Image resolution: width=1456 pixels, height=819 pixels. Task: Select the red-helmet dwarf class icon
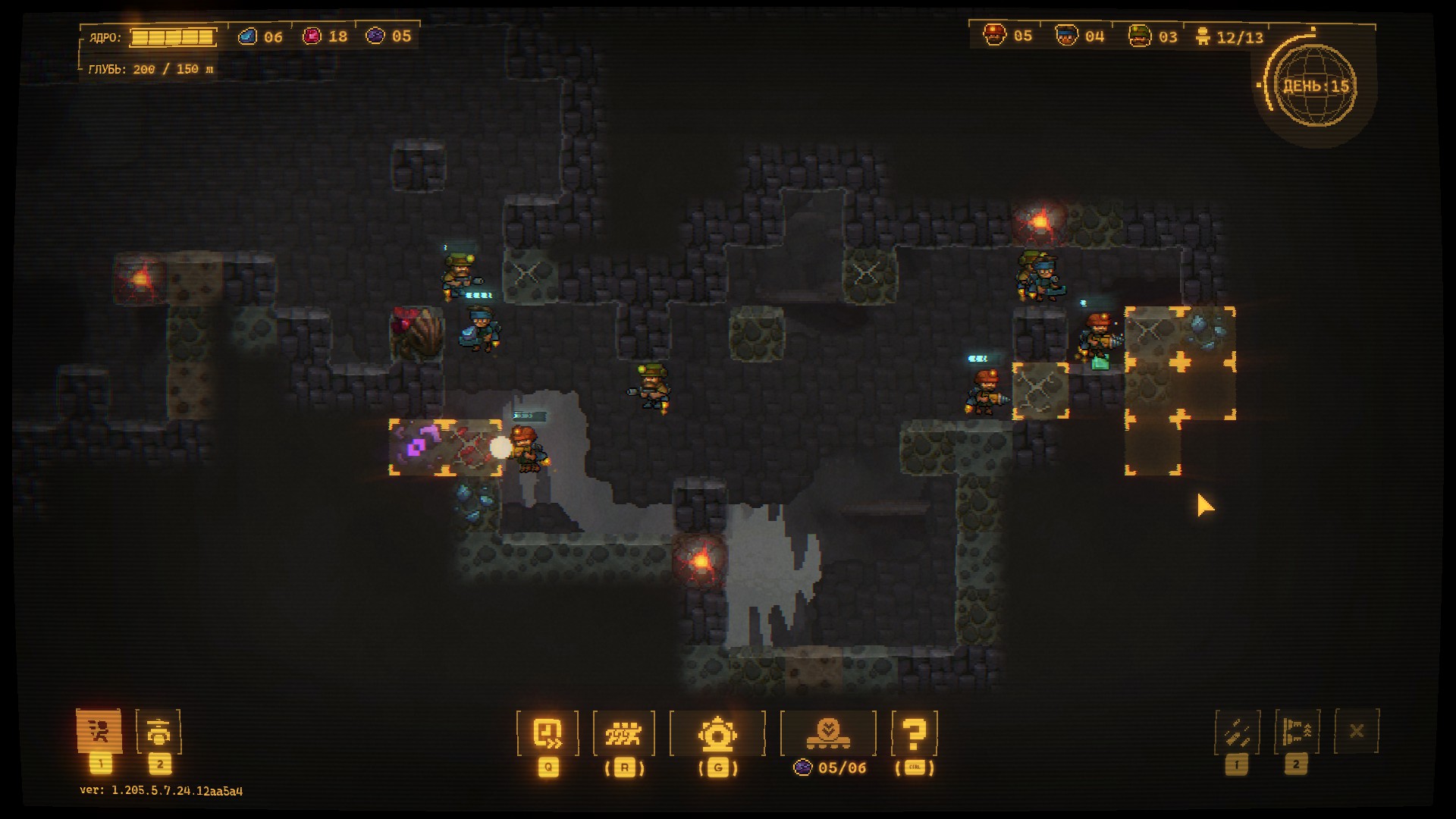coord(995,35)
